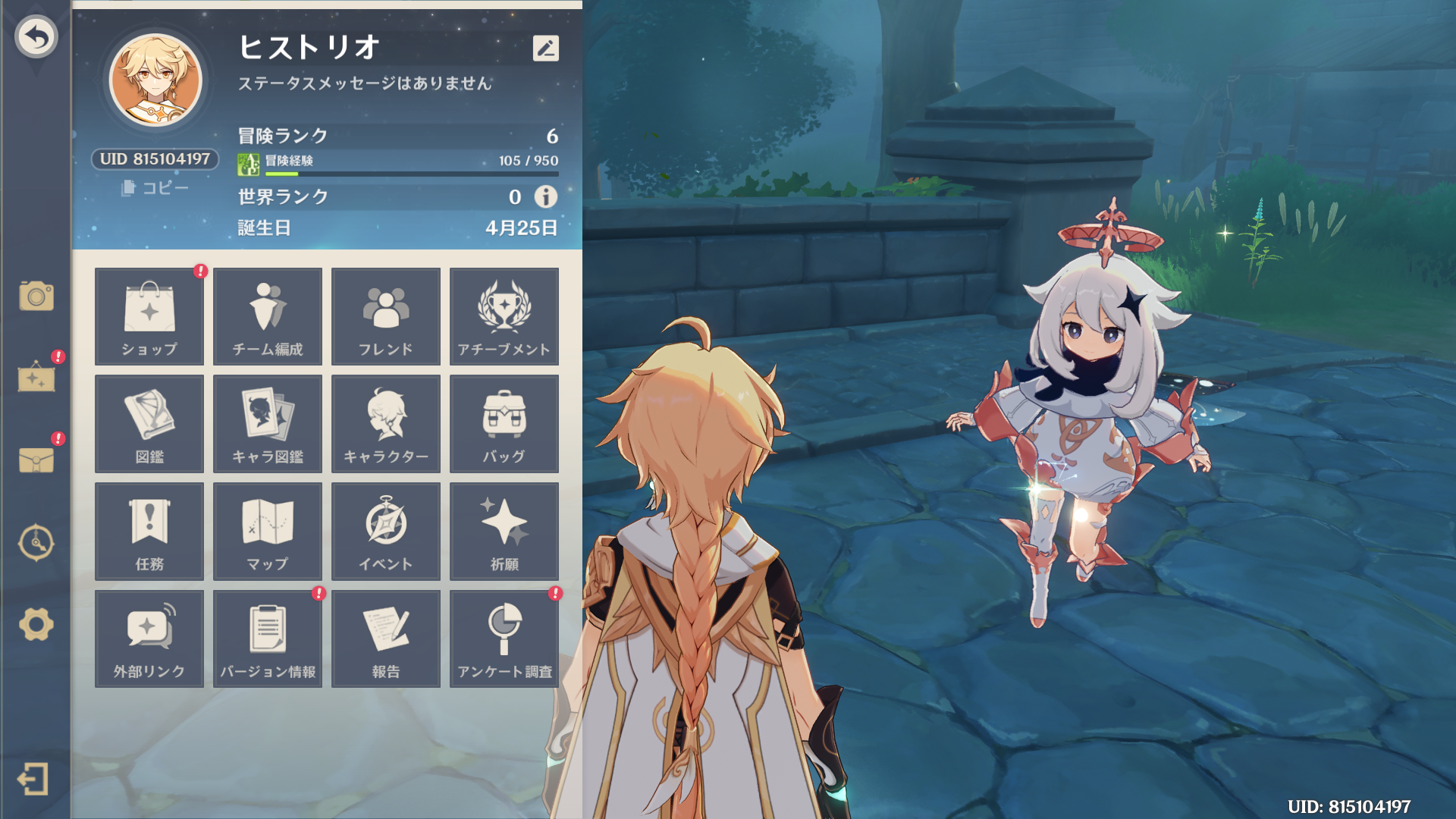Open the マップ map
1456x819 pixels.
268,532
